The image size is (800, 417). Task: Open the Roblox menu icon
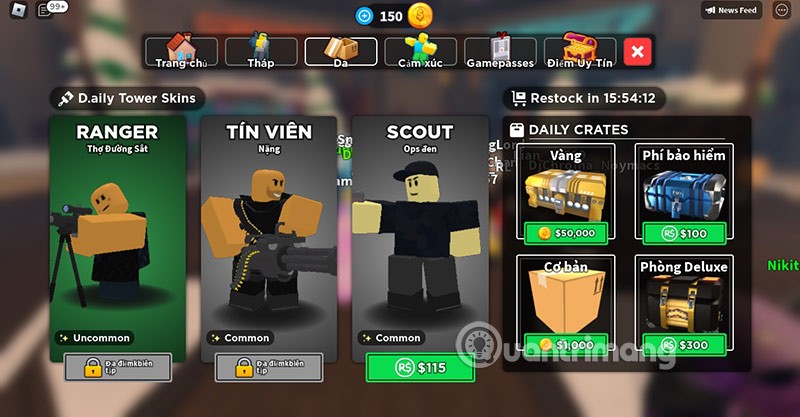point(15,10)
